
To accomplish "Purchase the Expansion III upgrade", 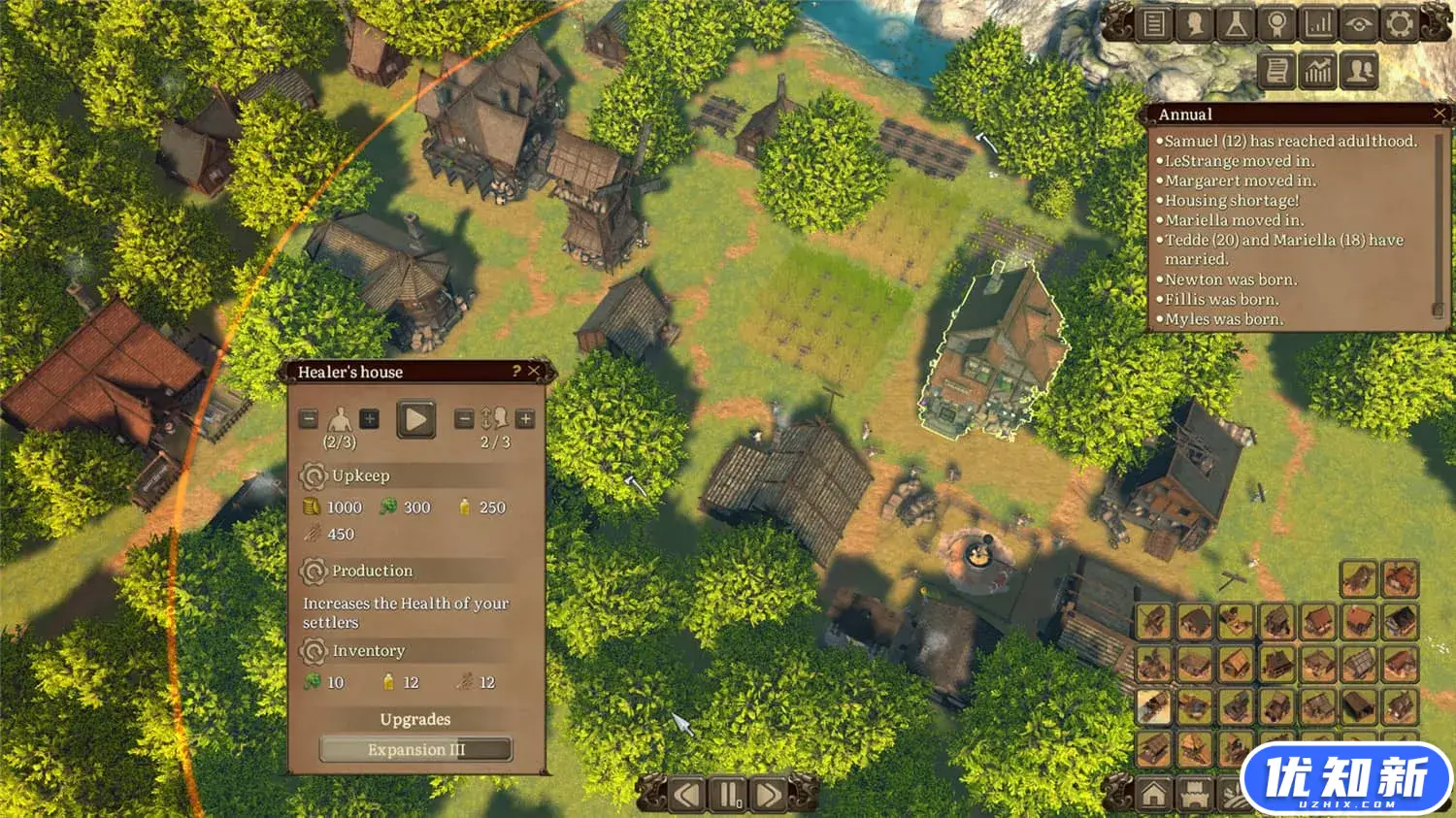I will [x=415, y=749].
